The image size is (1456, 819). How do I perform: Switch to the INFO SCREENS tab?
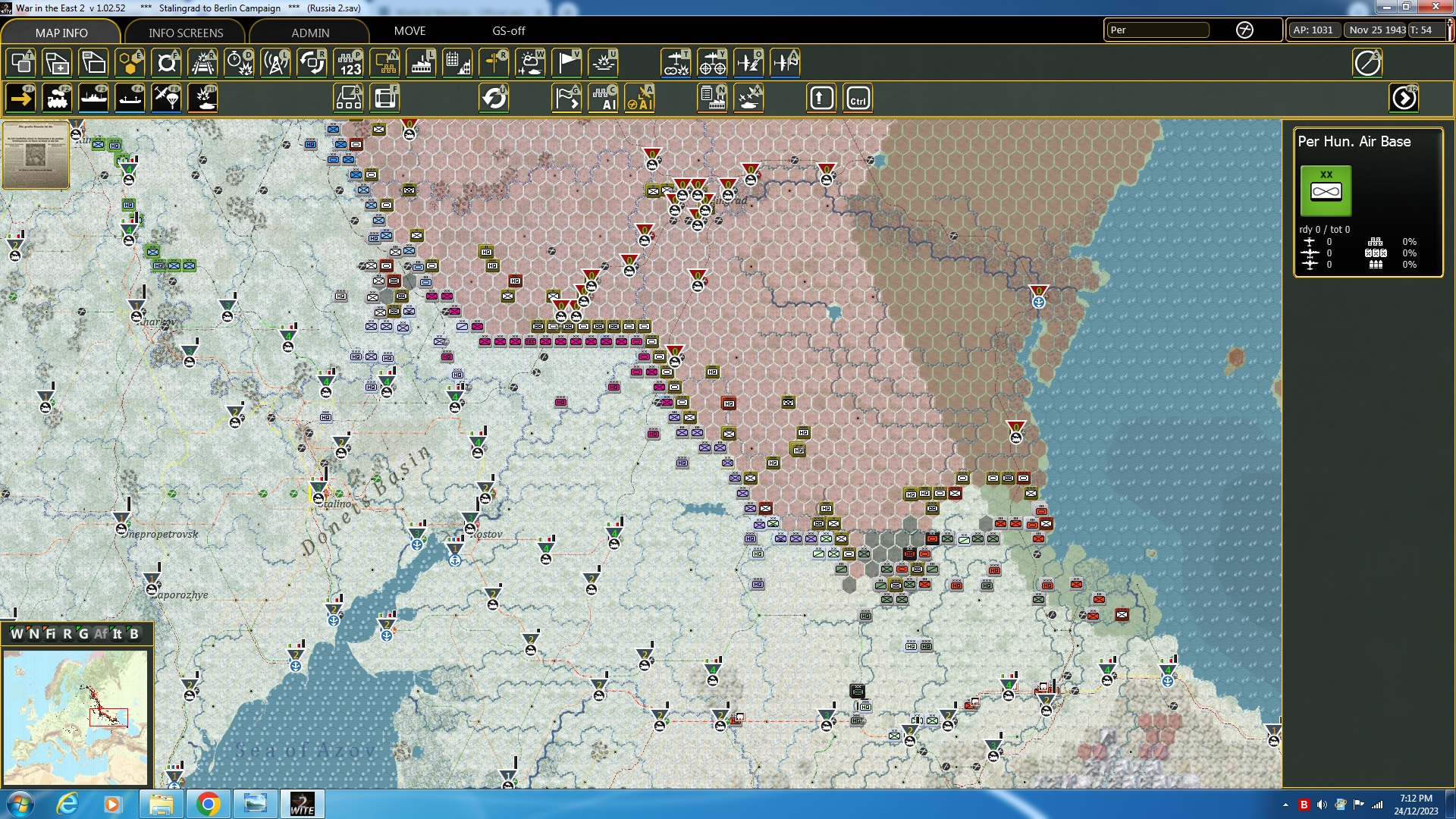click(185, 33)
